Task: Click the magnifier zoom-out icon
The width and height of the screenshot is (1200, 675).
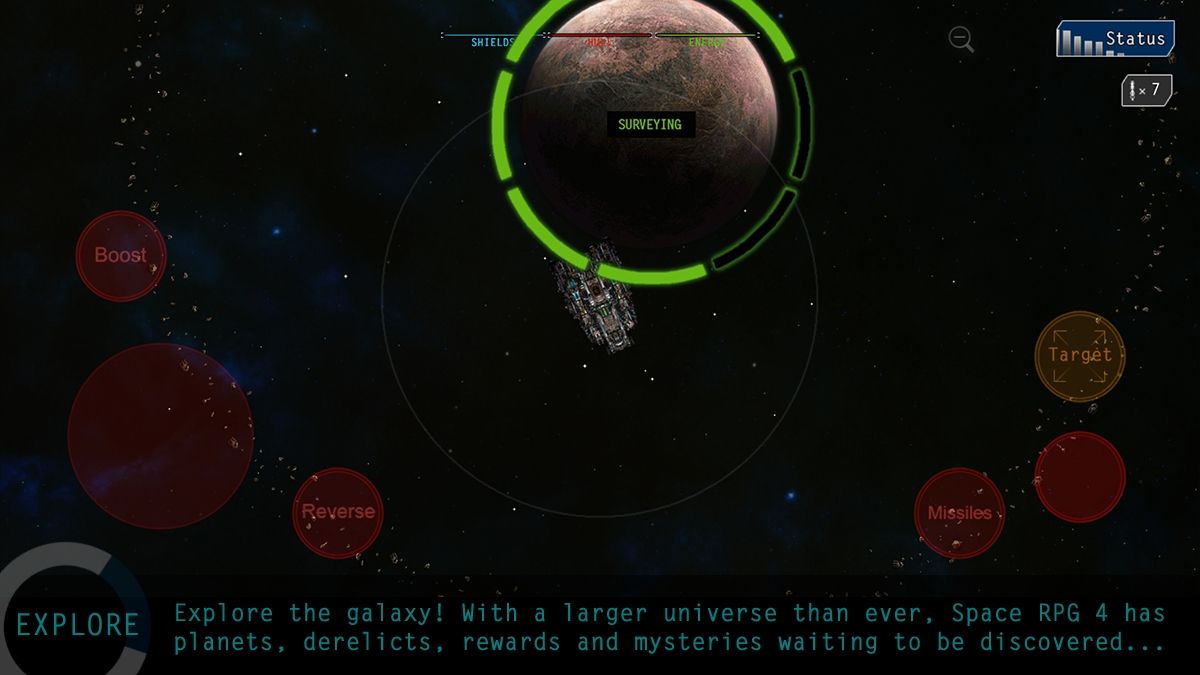Action: click(961, 39)
